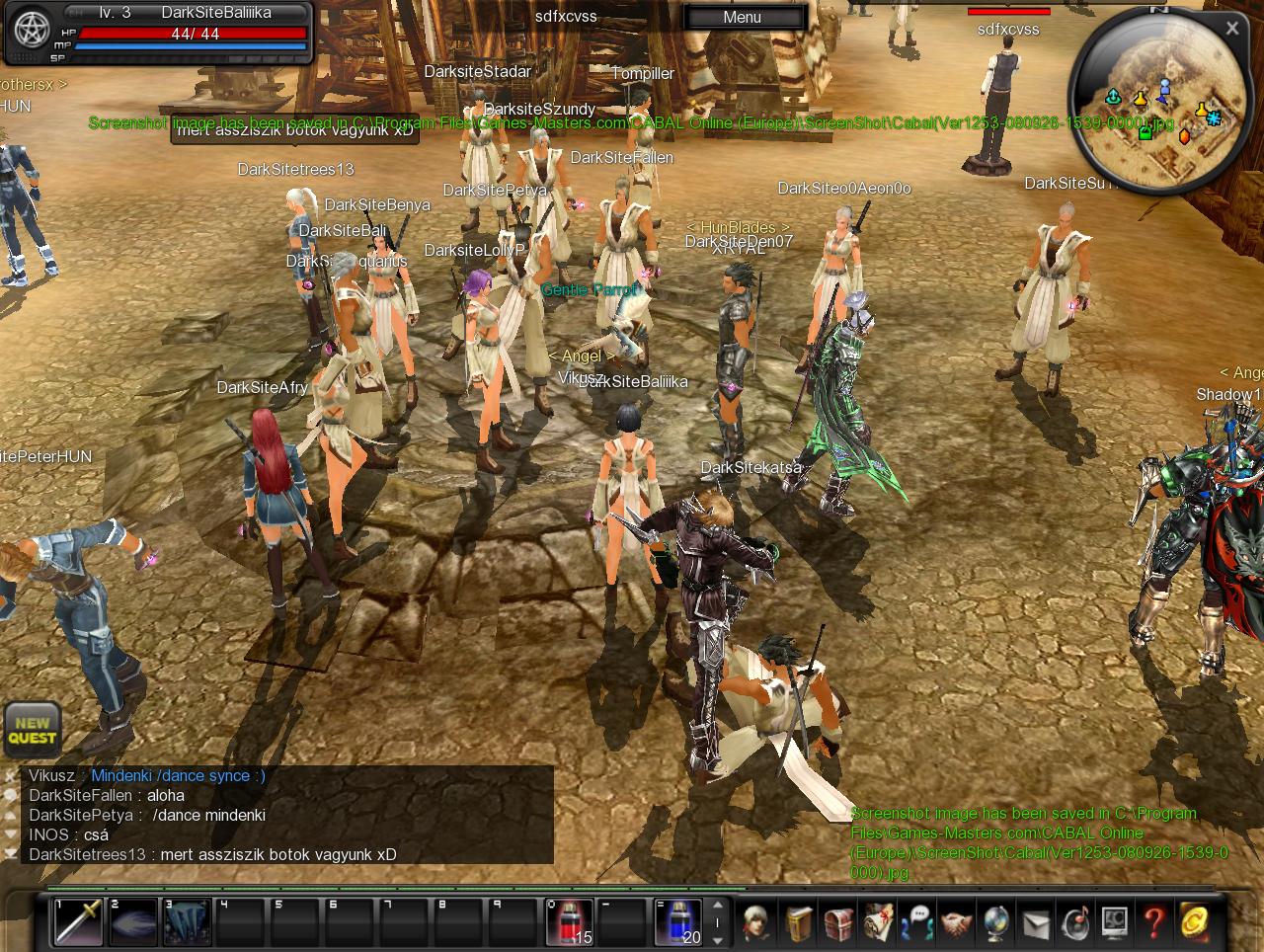Screen dimensions: 1264x952
Task: Open the speech bubble chat icon
Action: pos(917,923)
